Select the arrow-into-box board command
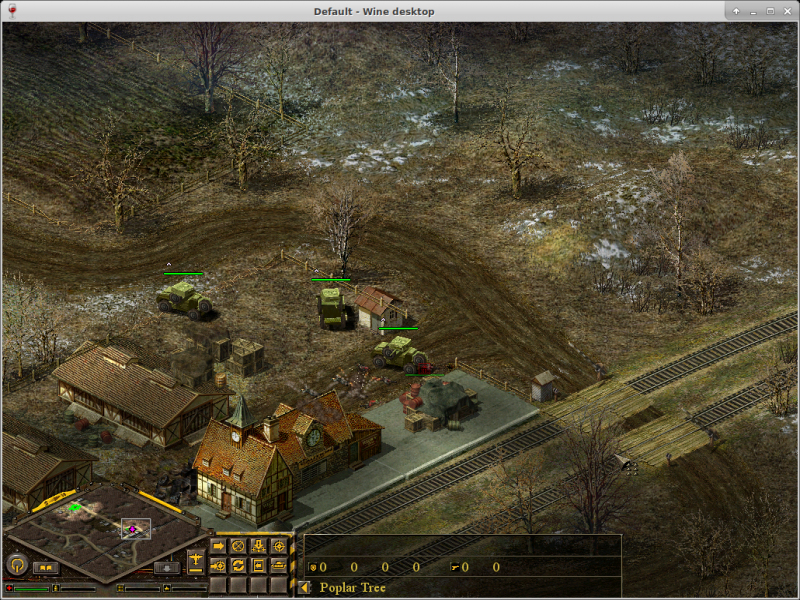 point(258,566)
